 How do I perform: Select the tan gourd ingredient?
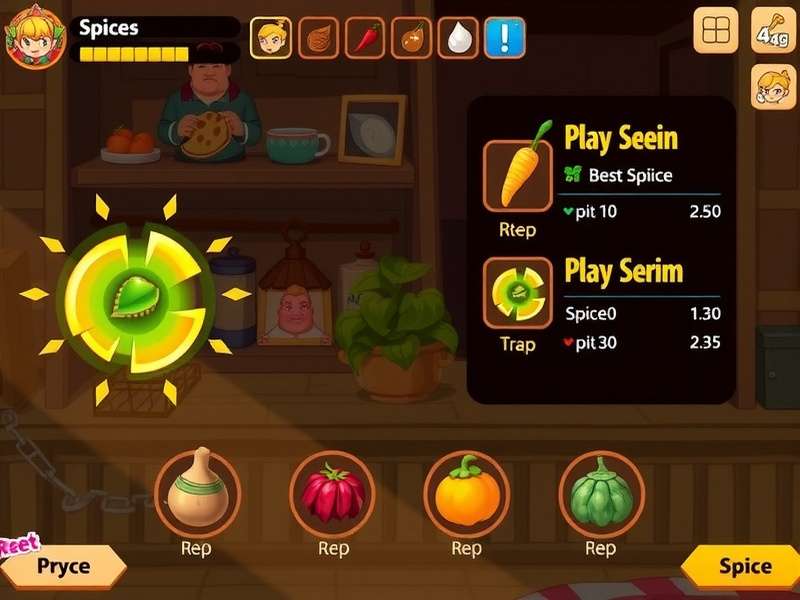click(198, 492)
